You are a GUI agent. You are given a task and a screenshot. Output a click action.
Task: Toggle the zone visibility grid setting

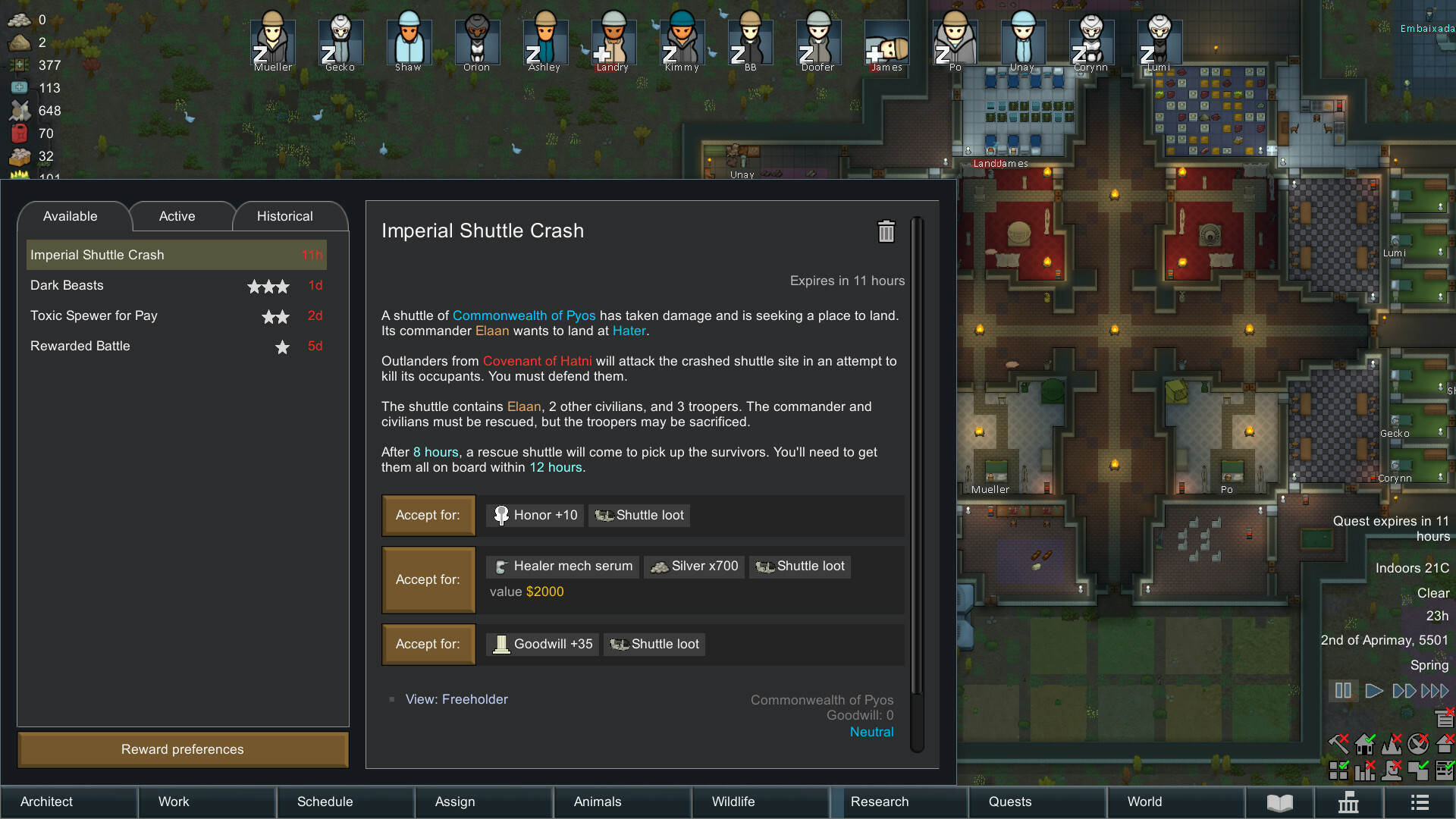[x=1338, y=770]
